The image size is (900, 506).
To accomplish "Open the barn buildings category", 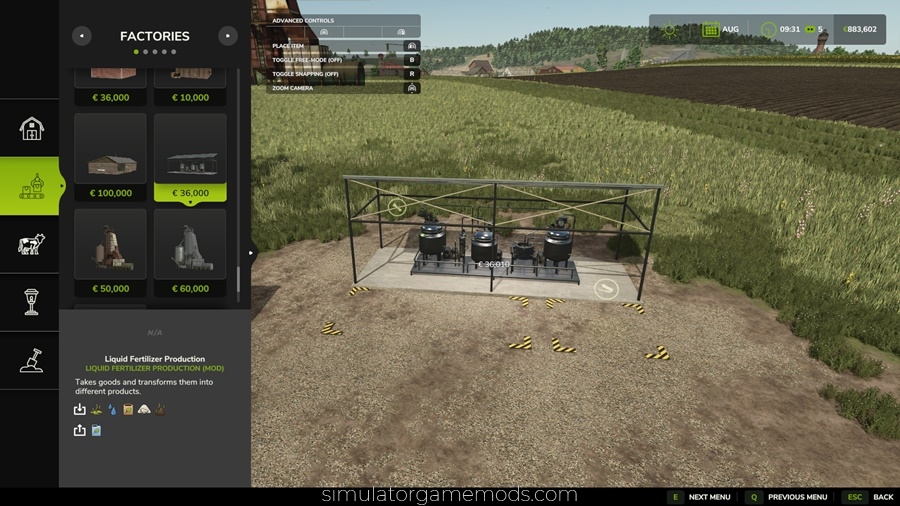I will pyautogui.click(x=30, y=128).
